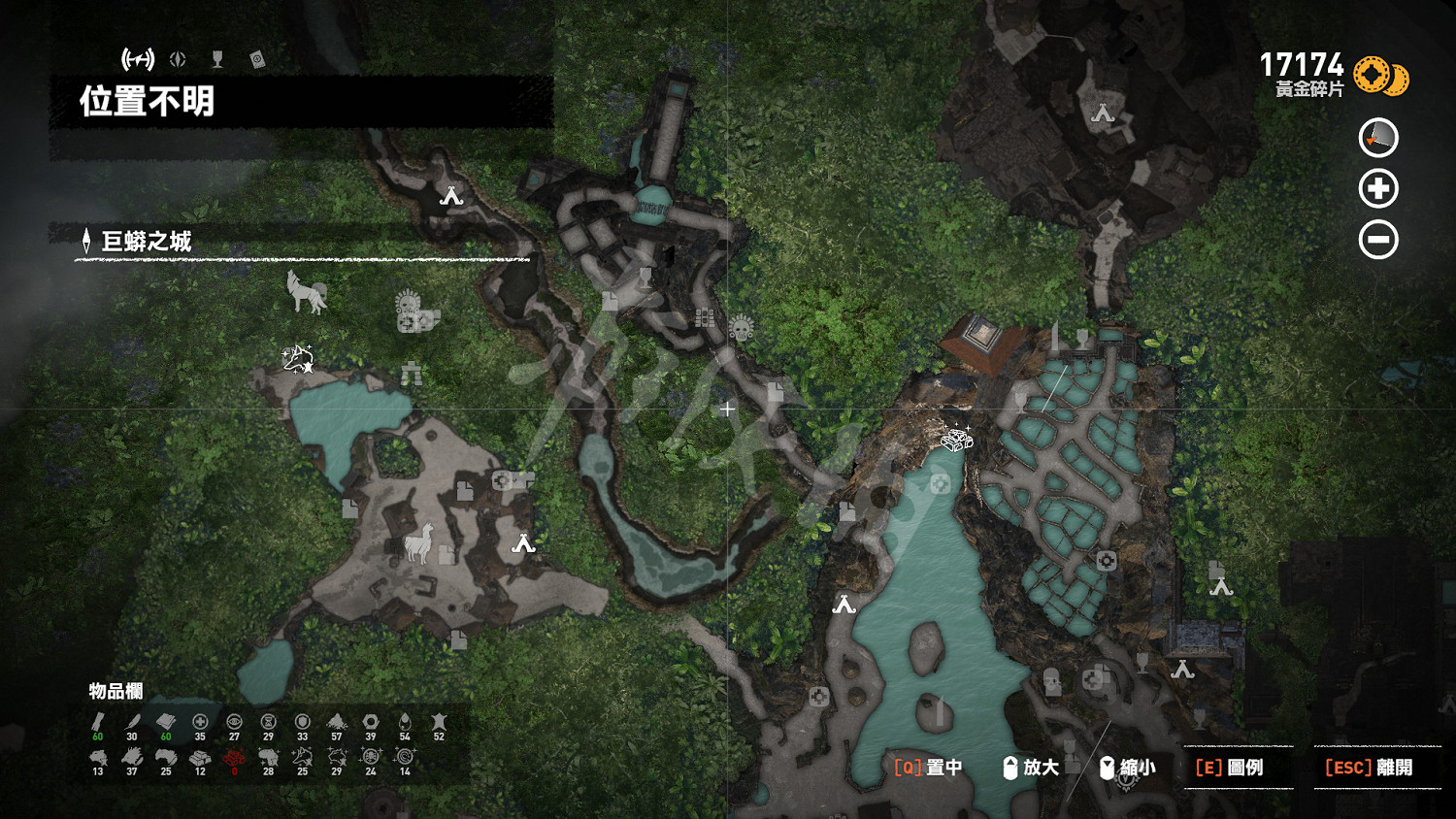Exit the map via 離開
This screenshot has width=1456, height=819.
1369,768
